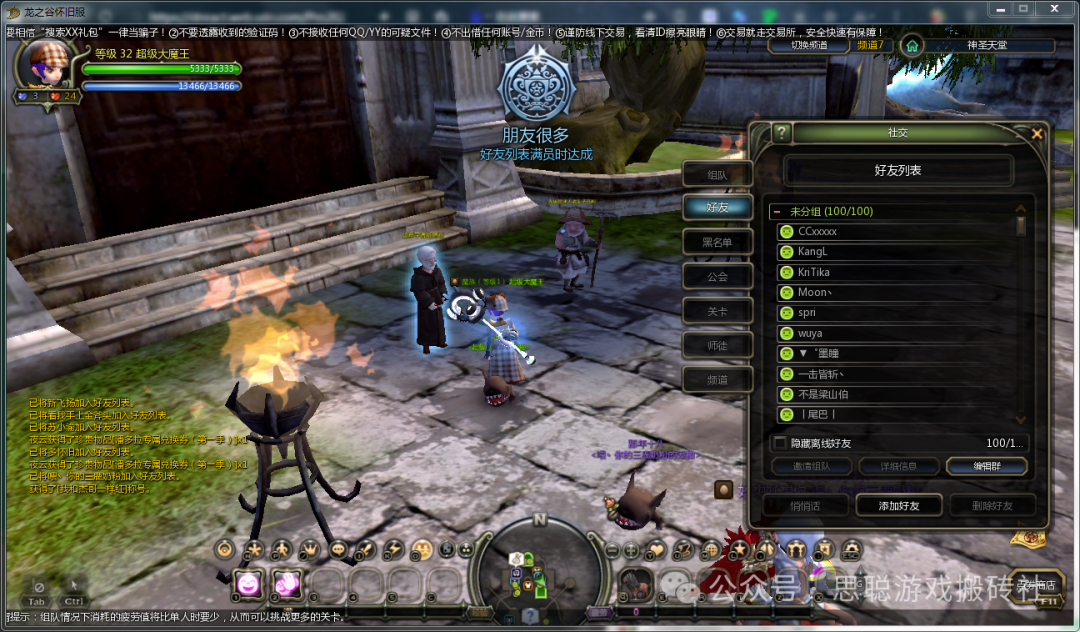Show the 公会 guild tab
Viewport: 1080px width, 632px height.
(717, 277)
